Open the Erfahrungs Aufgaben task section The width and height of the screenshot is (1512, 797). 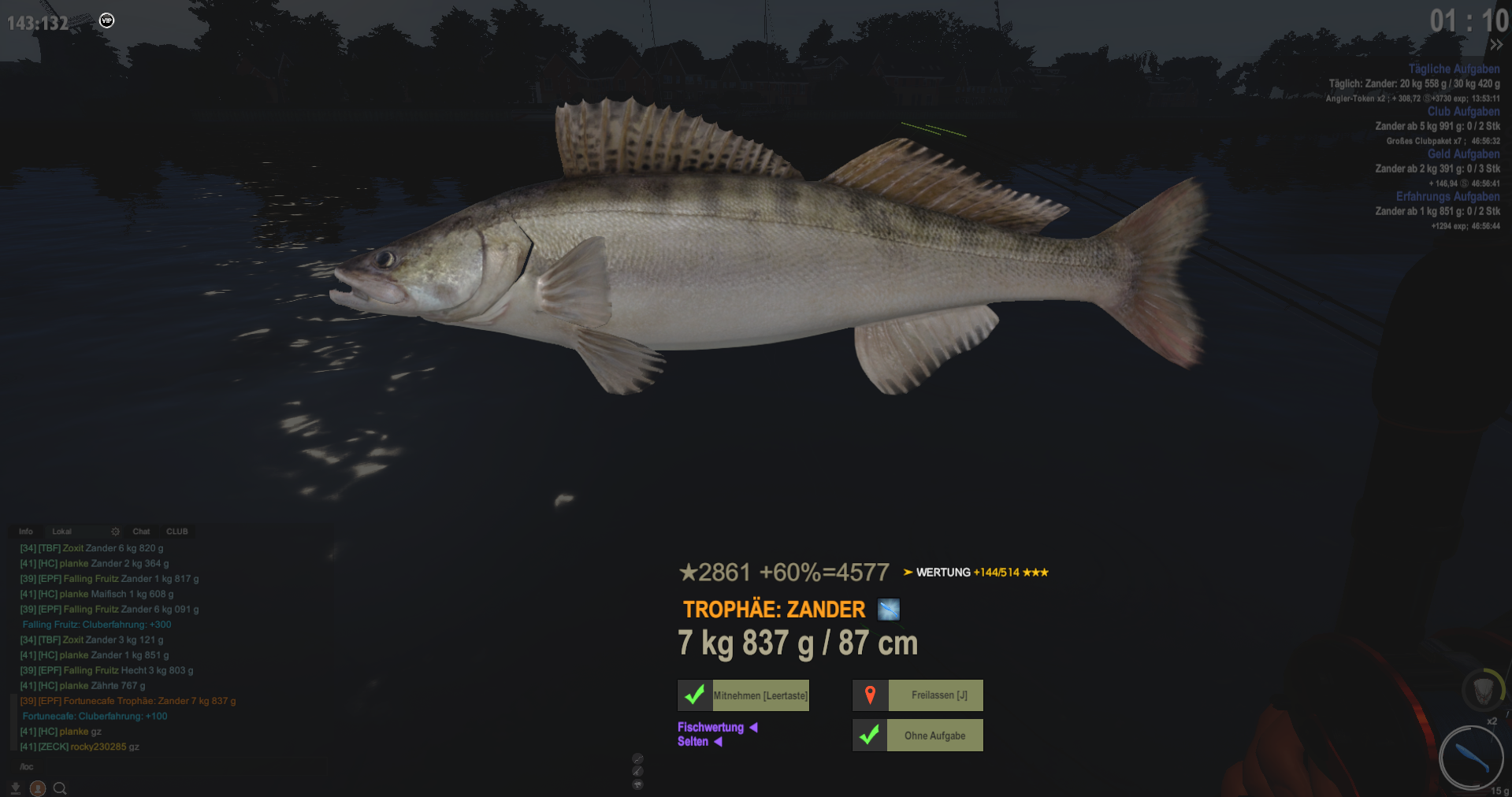(1447, 197)
